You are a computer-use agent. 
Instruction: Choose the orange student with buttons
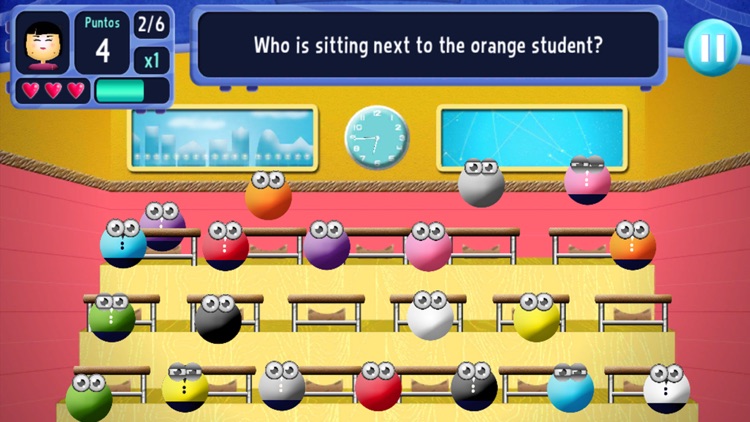[x=633, y=245]
